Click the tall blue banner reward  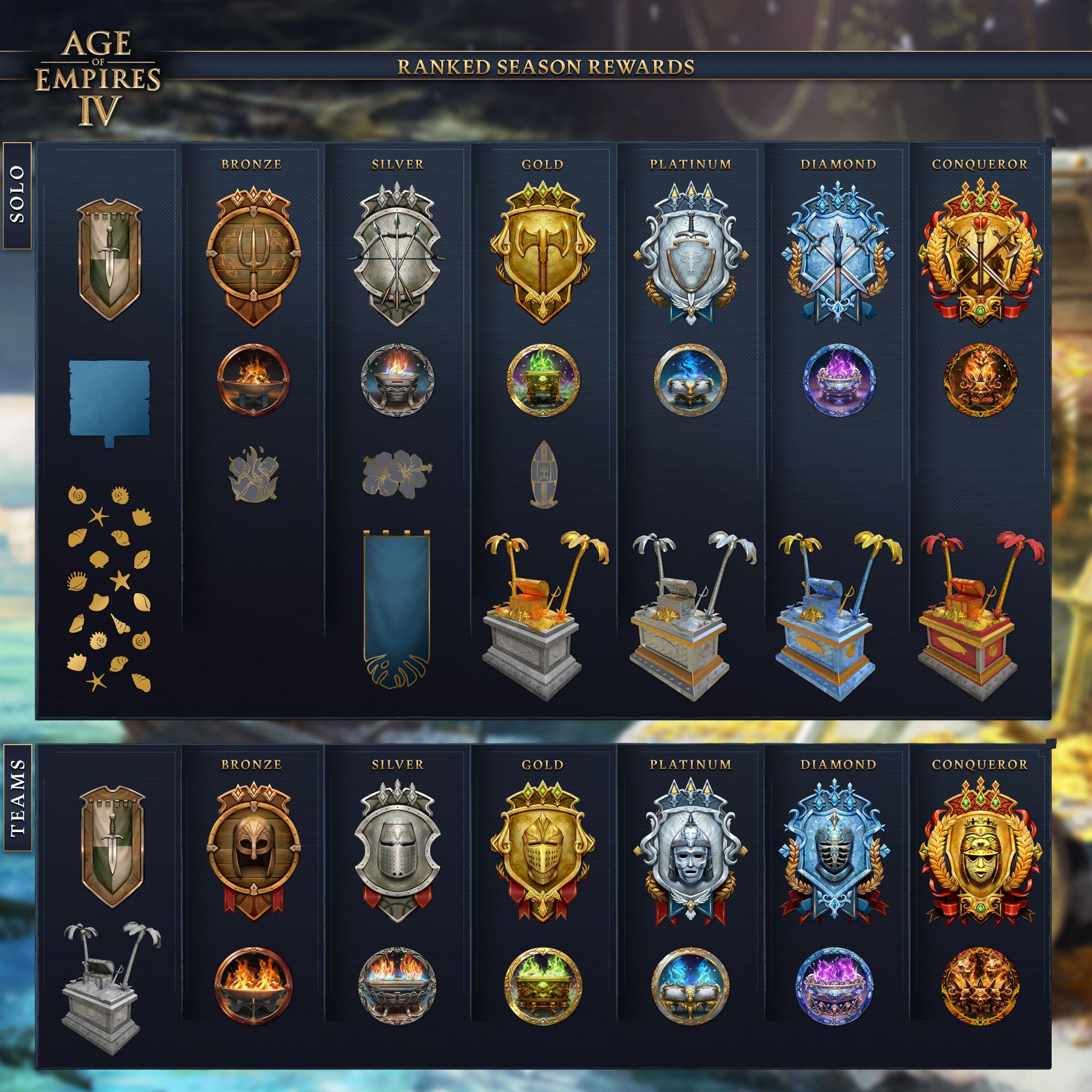click(396, 609)
